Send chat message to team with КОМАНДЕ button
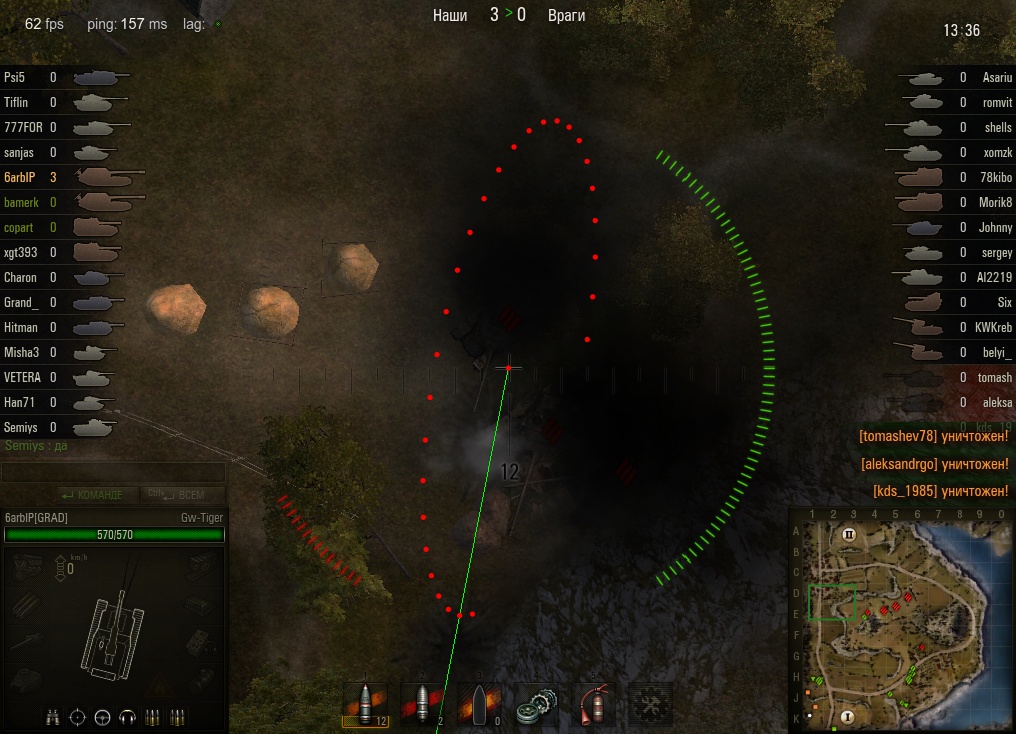The image size is (1016, 734). 92,495
